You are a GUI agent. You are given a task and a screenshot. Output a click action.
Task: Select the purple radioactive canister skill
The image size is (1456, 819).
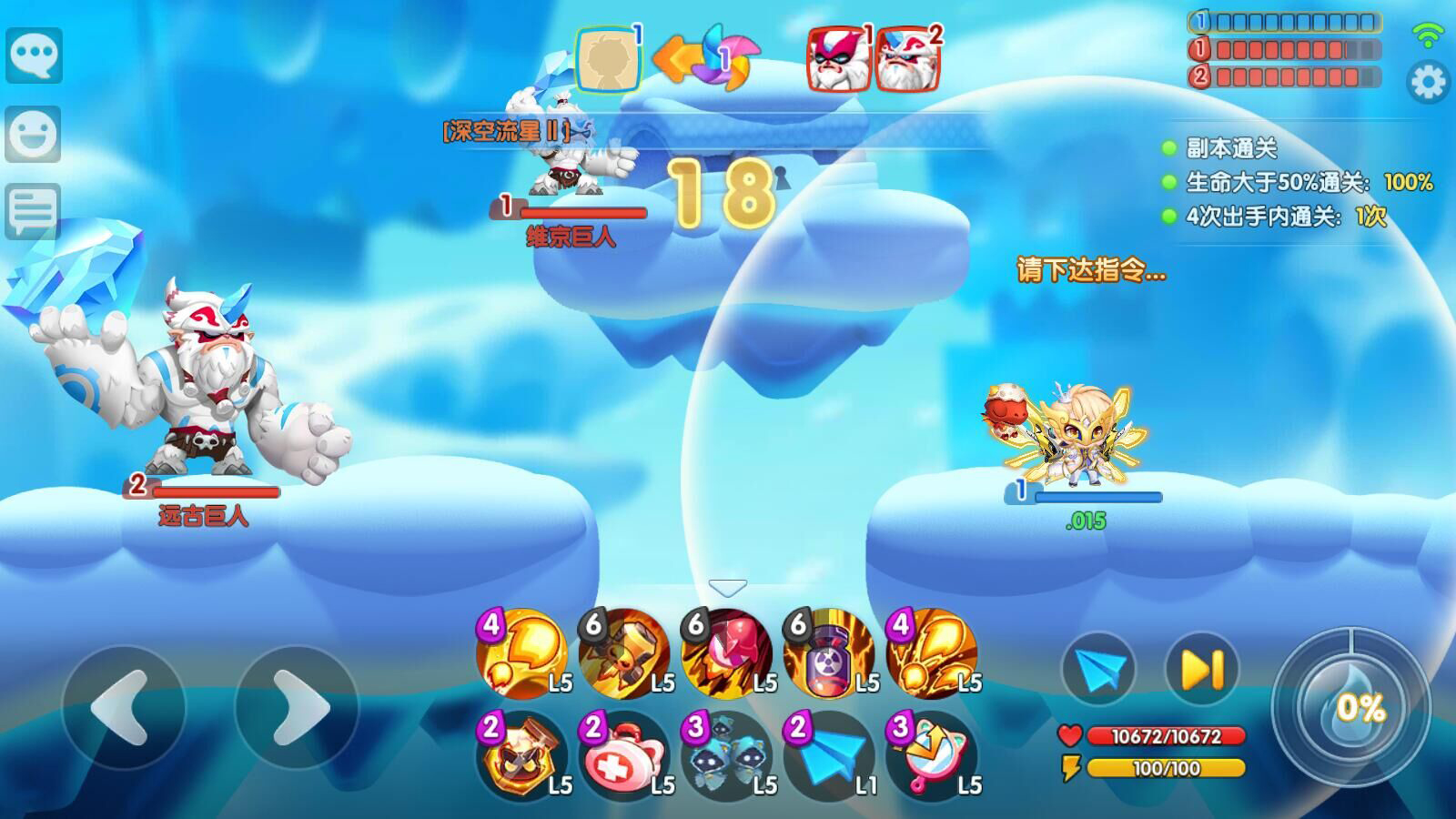point(829,653)
